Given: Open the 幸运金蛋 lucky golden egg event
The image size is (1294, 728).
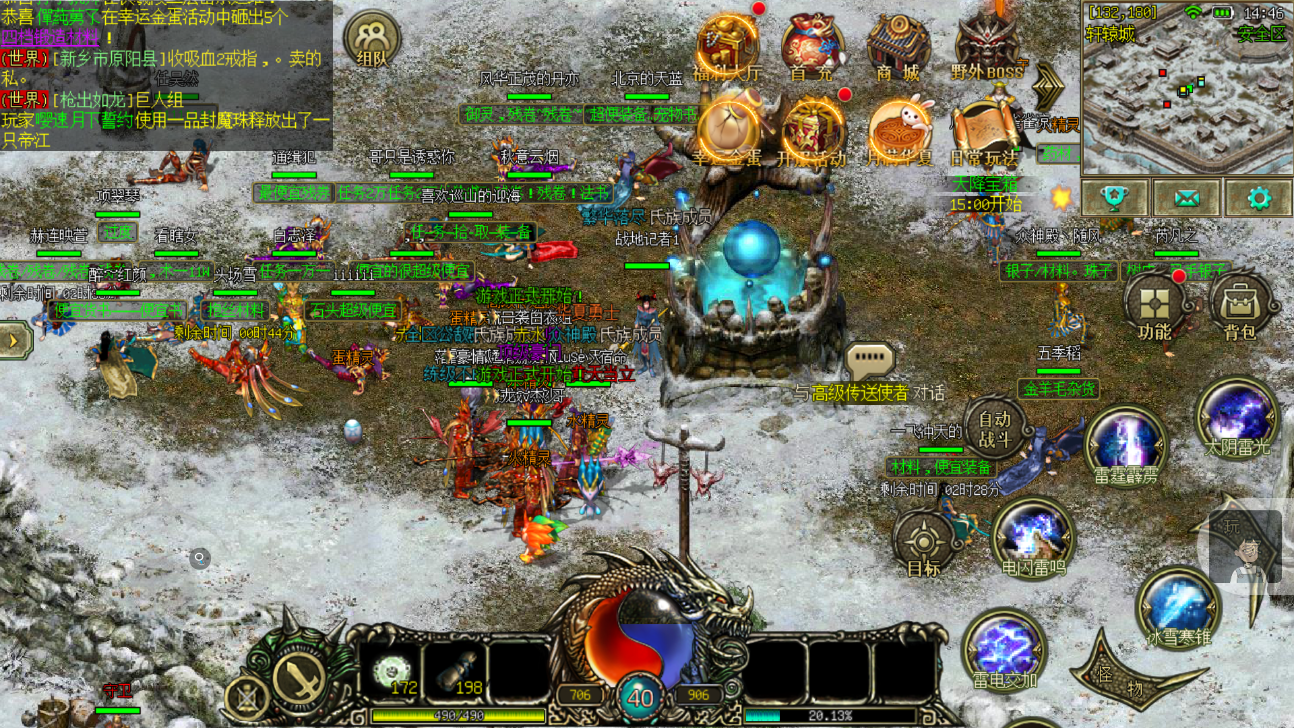Looking at the screenshot, I should (x=727, y=130).
